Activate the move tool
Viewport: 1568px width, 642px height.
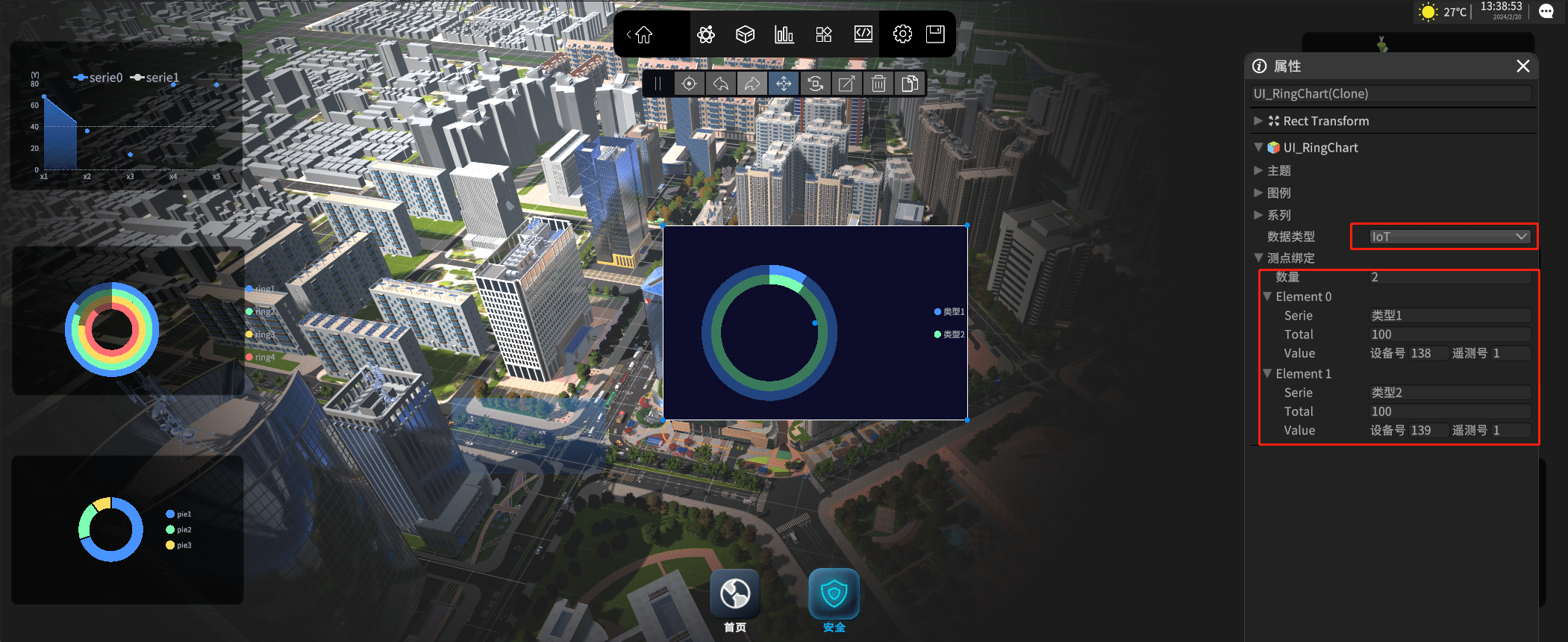pos(784,84)
